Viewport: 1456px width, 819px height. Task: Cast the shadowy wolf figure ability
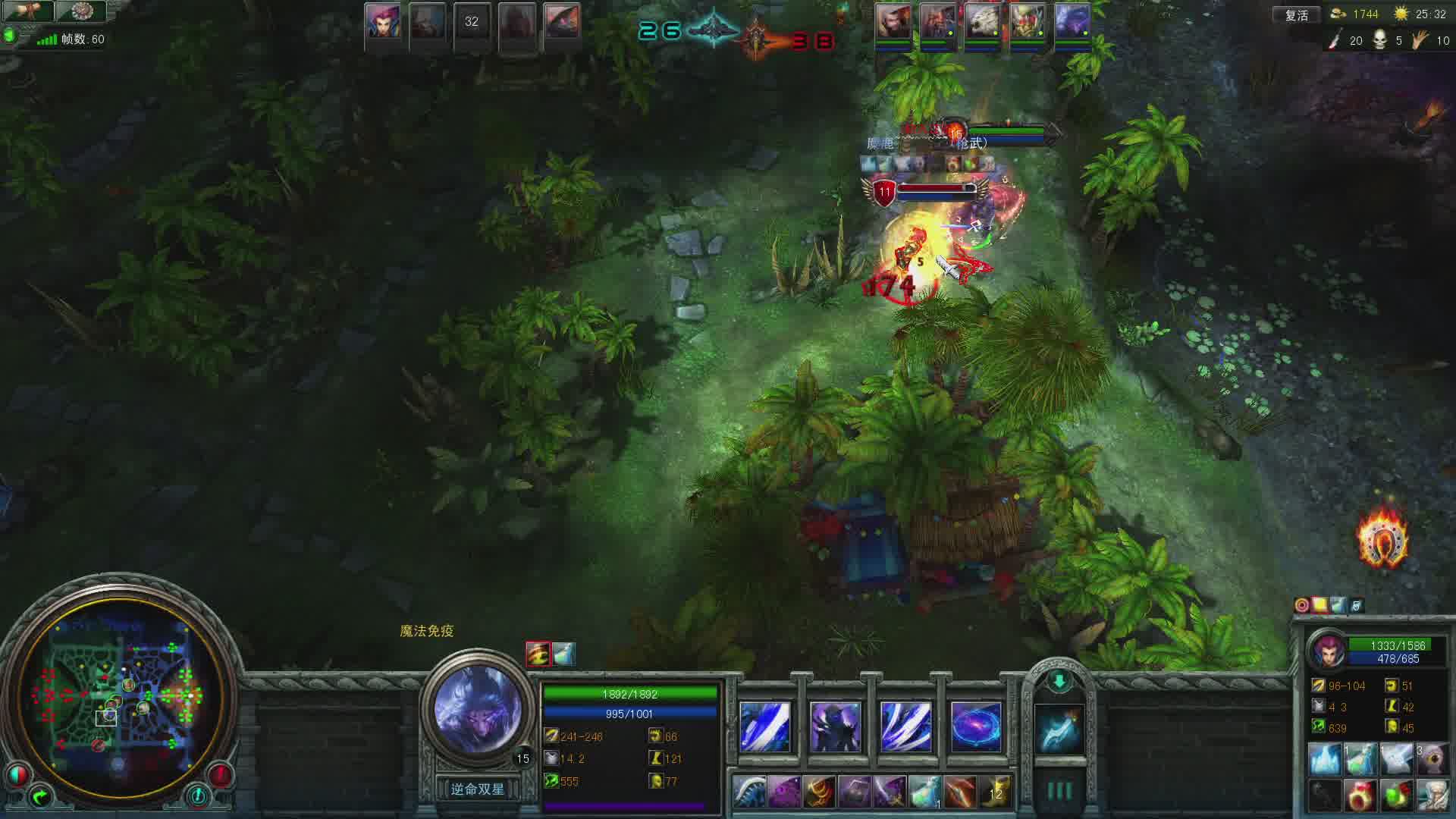pos(835,726)
